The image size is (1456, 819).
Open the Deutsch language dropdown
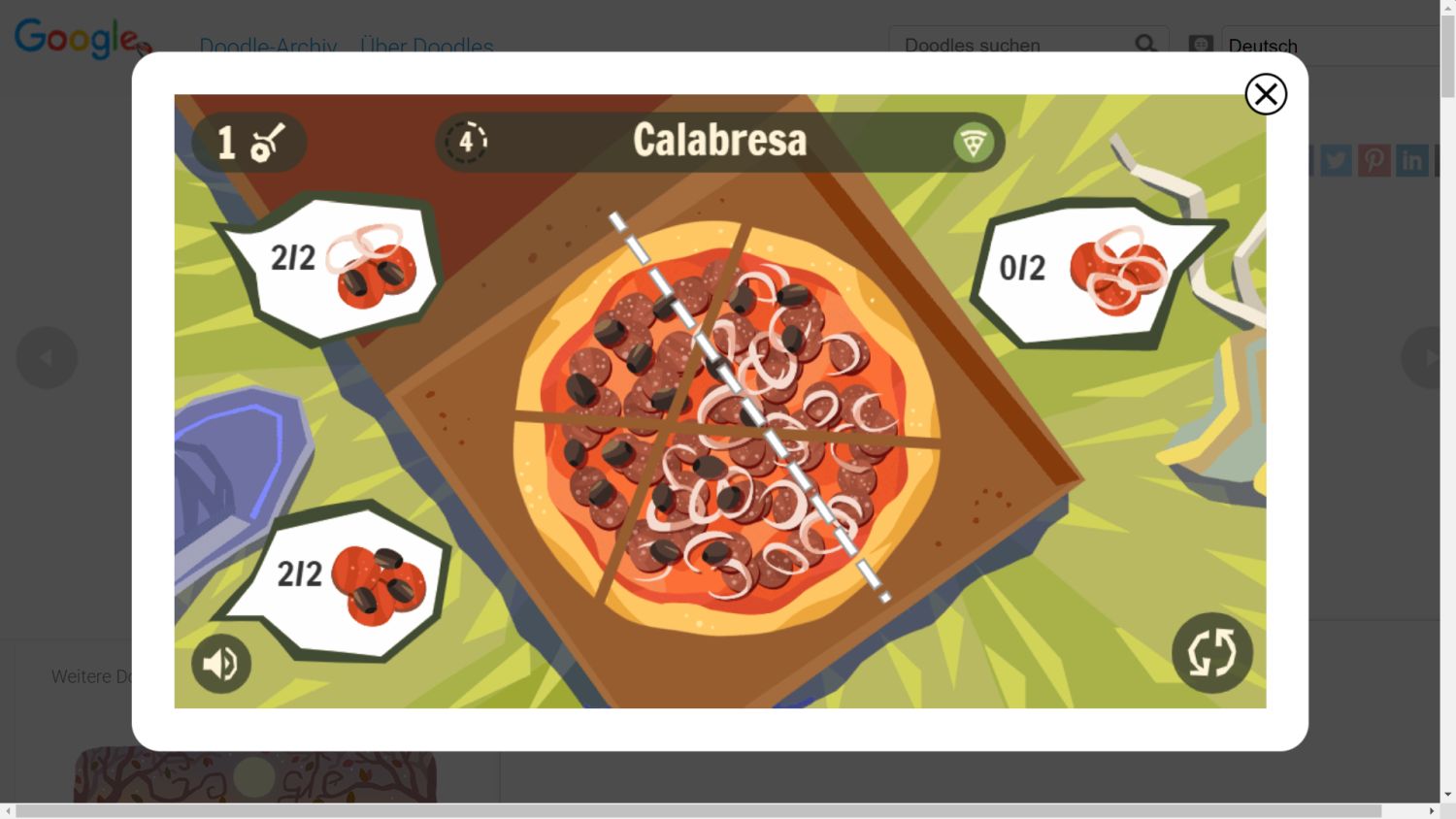pos(1330,46)
